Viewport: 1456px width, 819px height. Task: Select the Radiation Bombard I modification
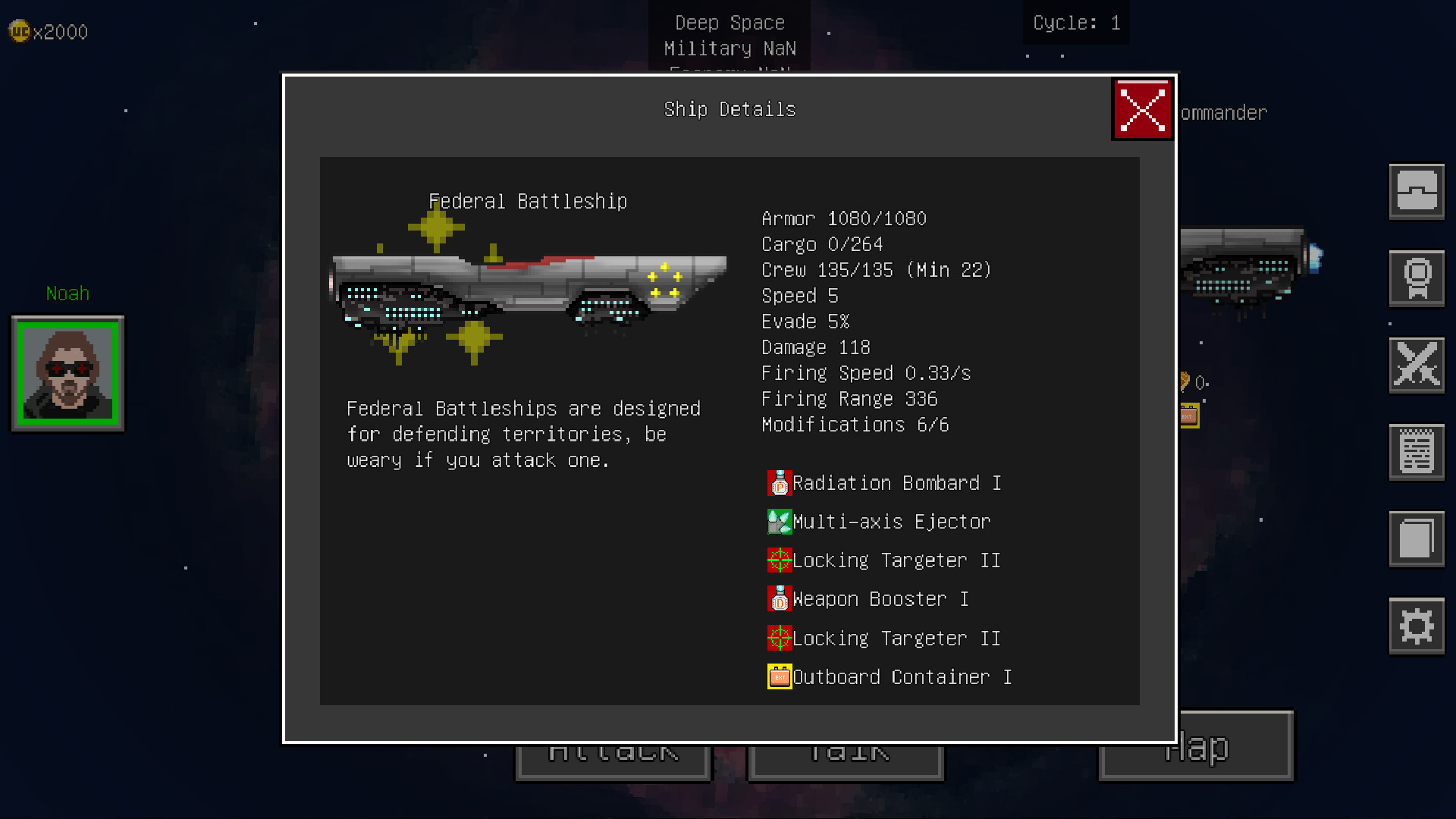[884, 483]
